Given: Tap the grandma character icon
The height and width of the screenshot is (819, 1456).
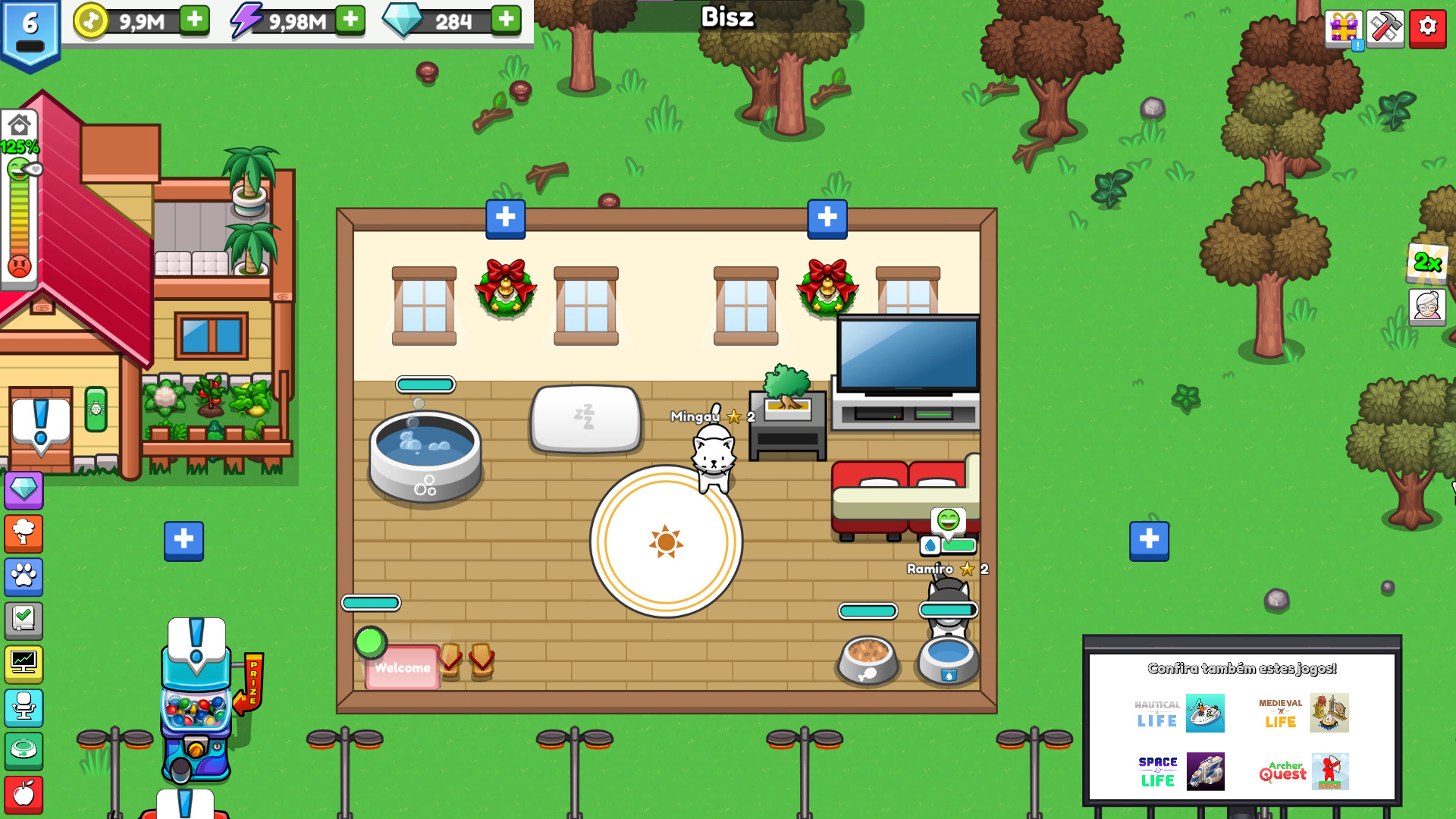Looking at the screenshot, I should [1428, 307].
